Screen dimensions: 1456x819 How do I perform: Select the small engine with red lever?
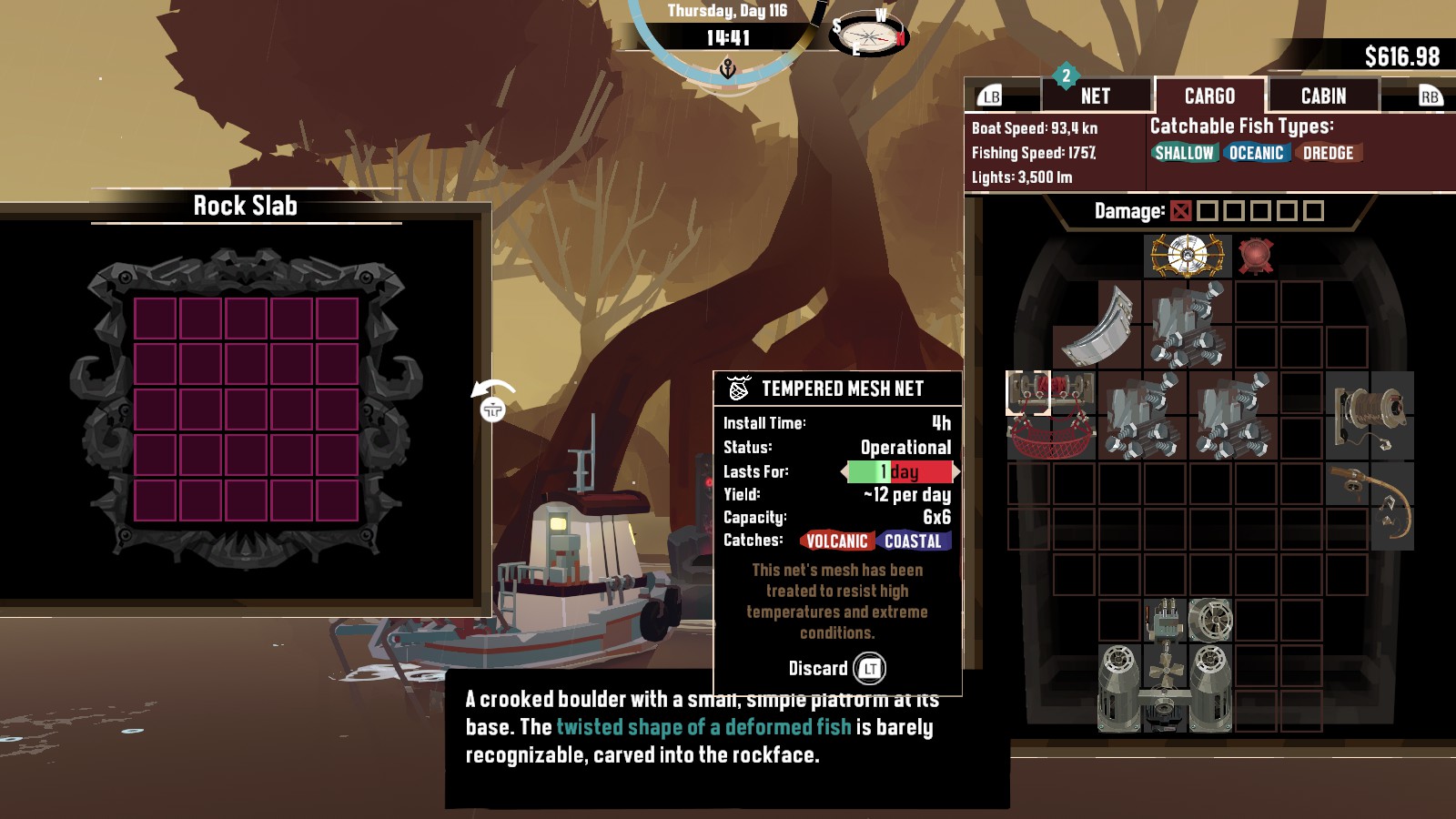(1165, 620)
